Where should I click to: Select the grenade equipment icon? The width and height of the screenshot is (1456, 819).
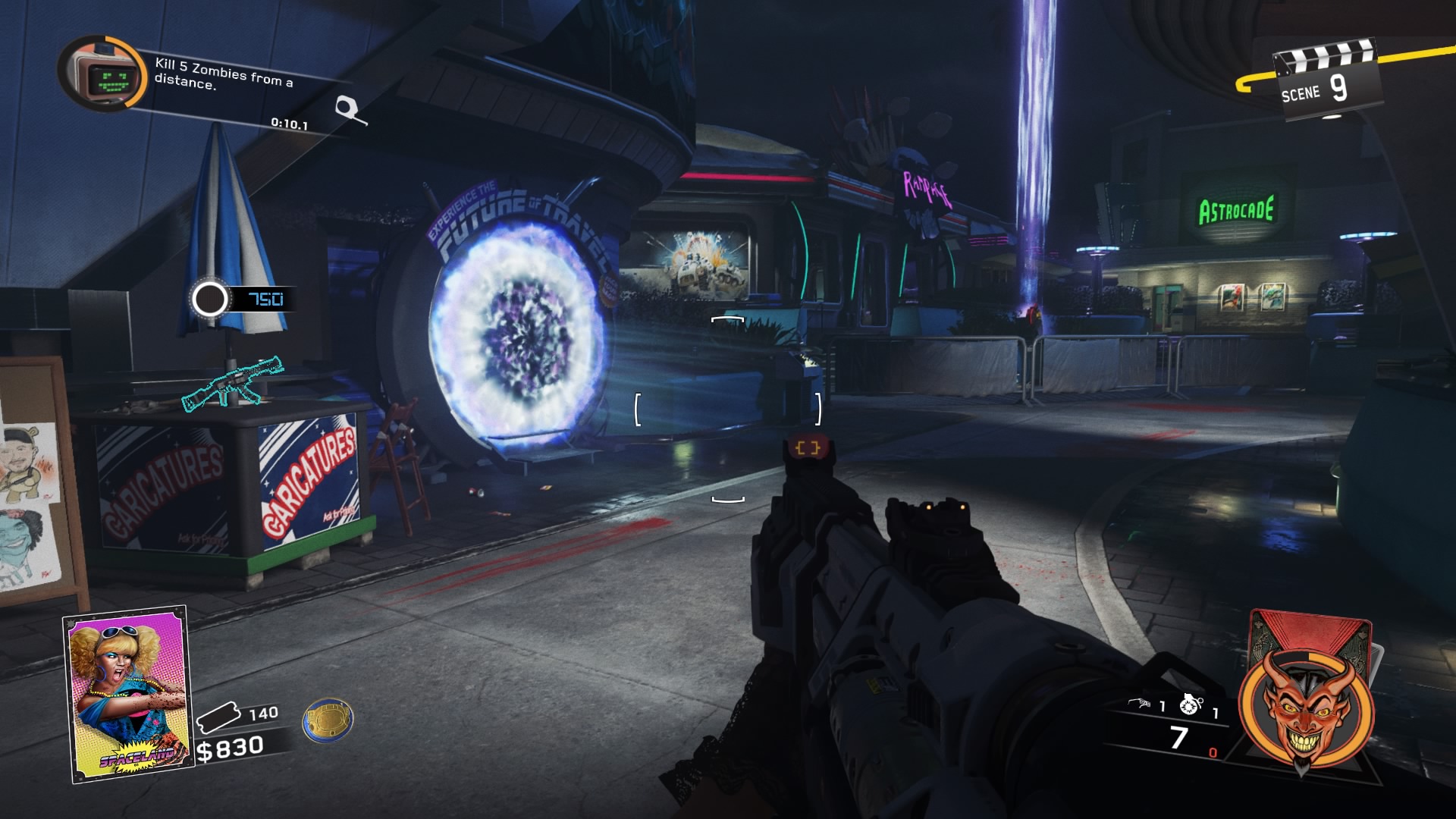[x=1191, y=704]
